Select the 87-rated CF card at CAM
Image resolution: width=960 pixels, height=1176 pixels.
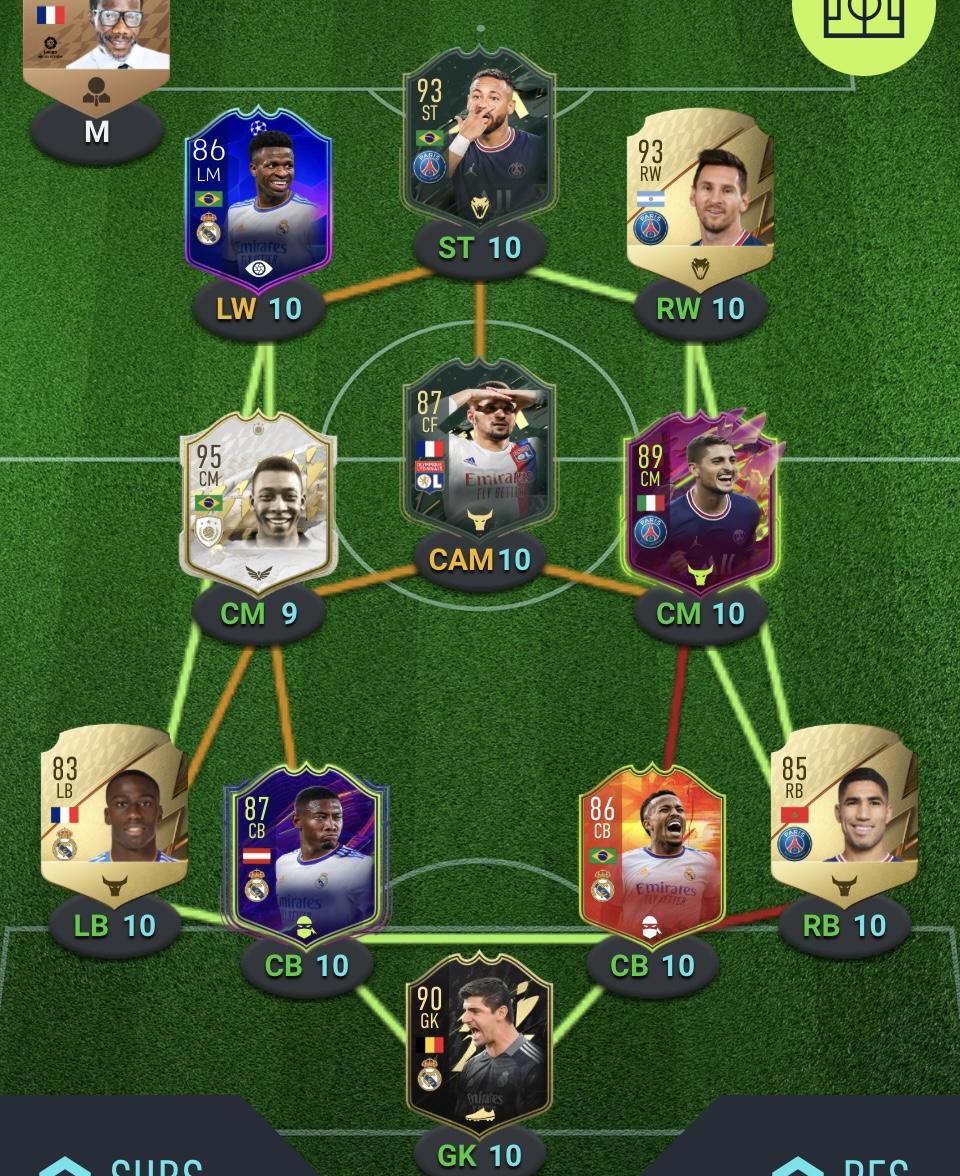click(x=479, y=450)
